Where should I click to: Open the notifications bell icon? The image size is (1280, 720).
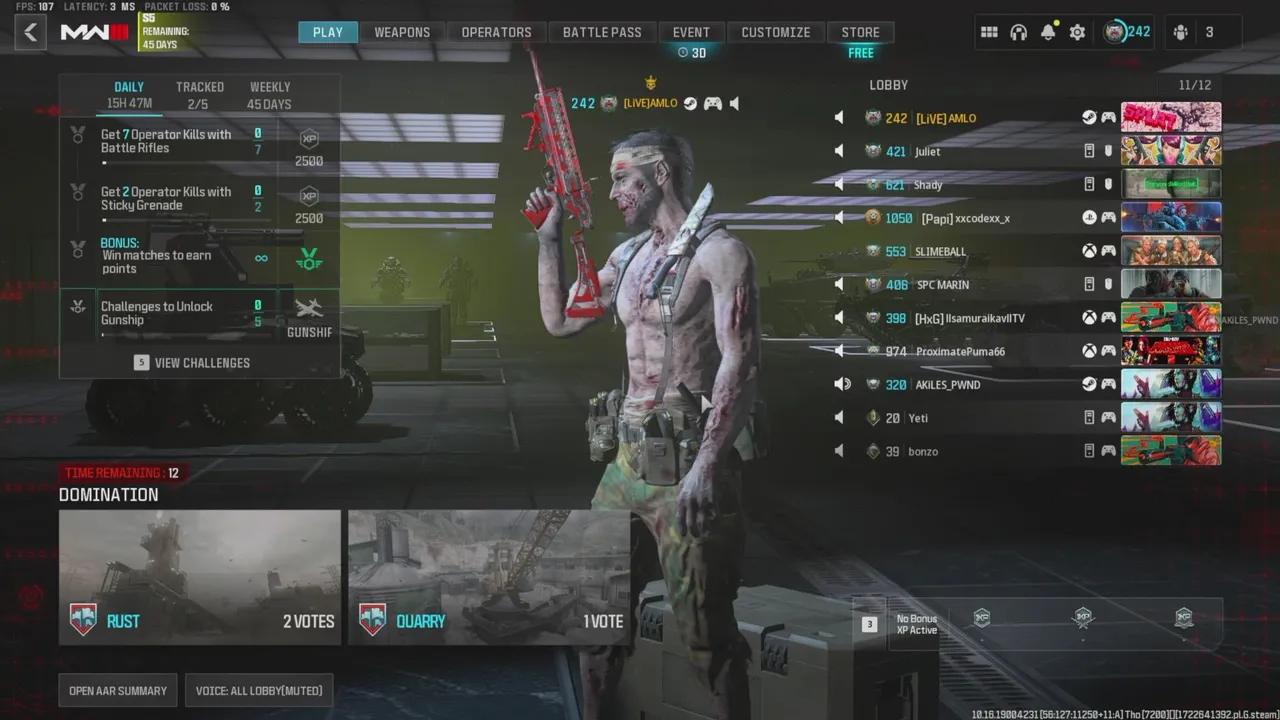[x=1047, y=32]
